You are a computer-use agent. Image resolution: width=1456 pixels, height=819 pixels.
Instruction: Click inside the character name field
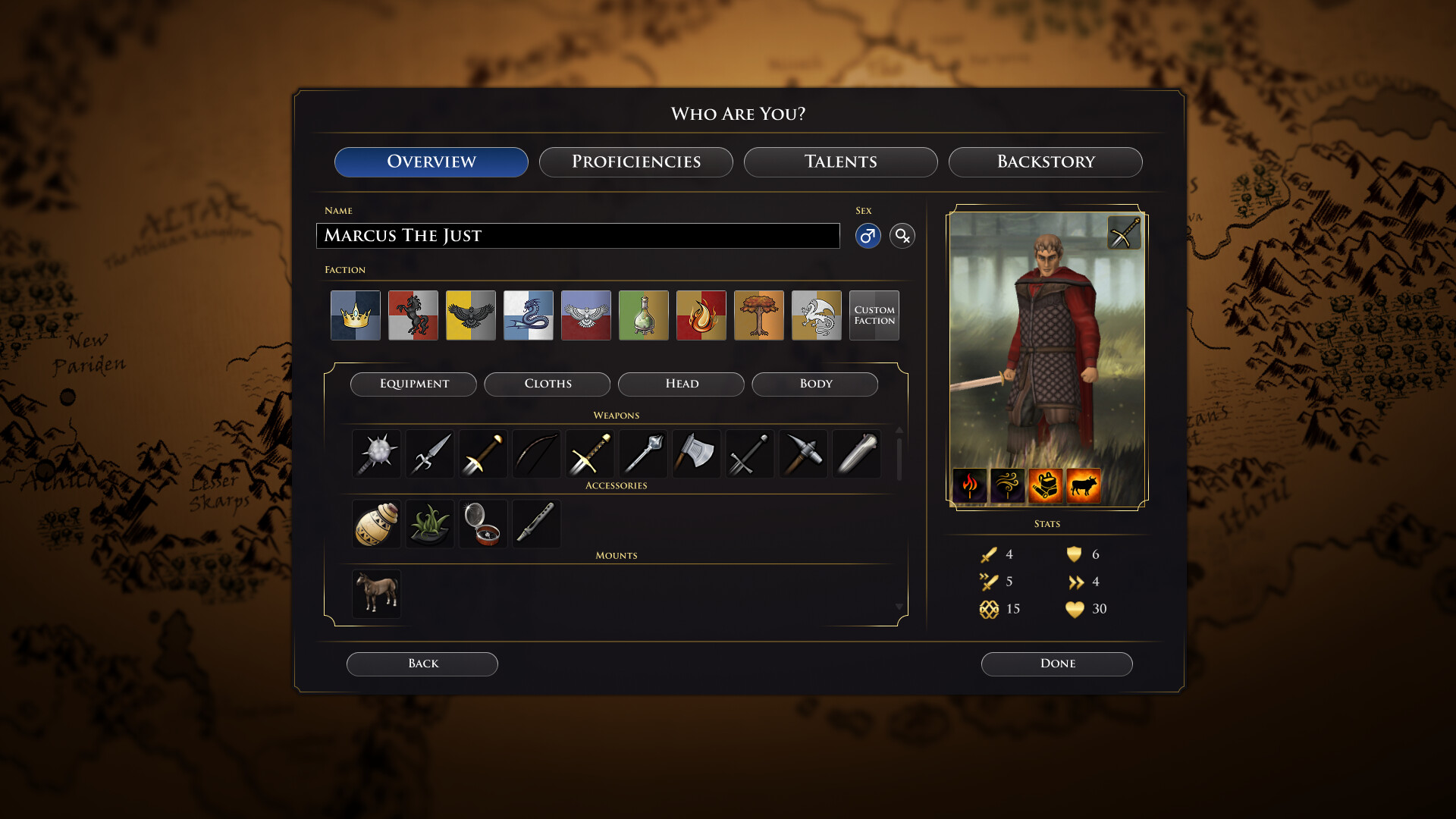point(578,236)
